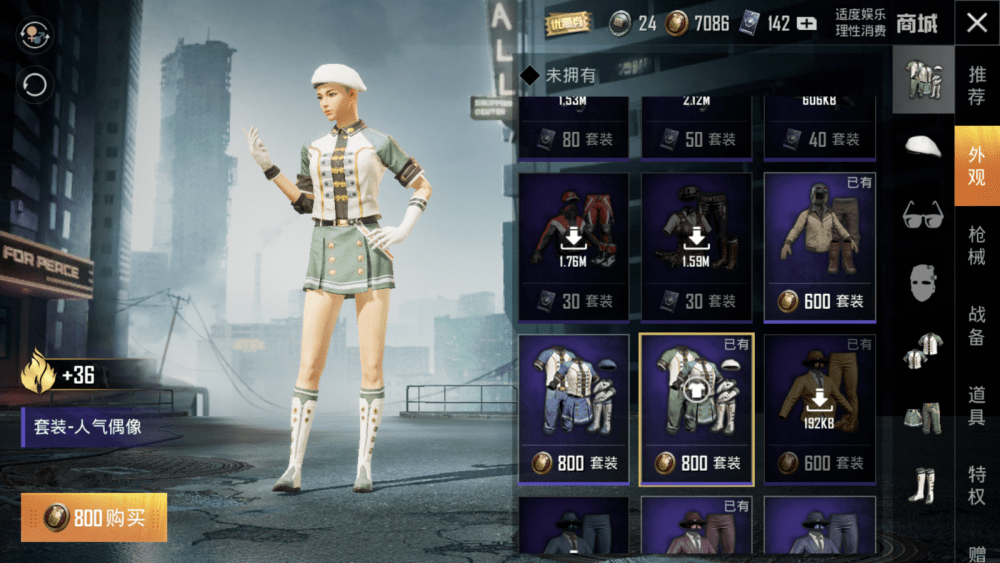
Task: Switch to the 推荐 tab
Action: [976, 86]
